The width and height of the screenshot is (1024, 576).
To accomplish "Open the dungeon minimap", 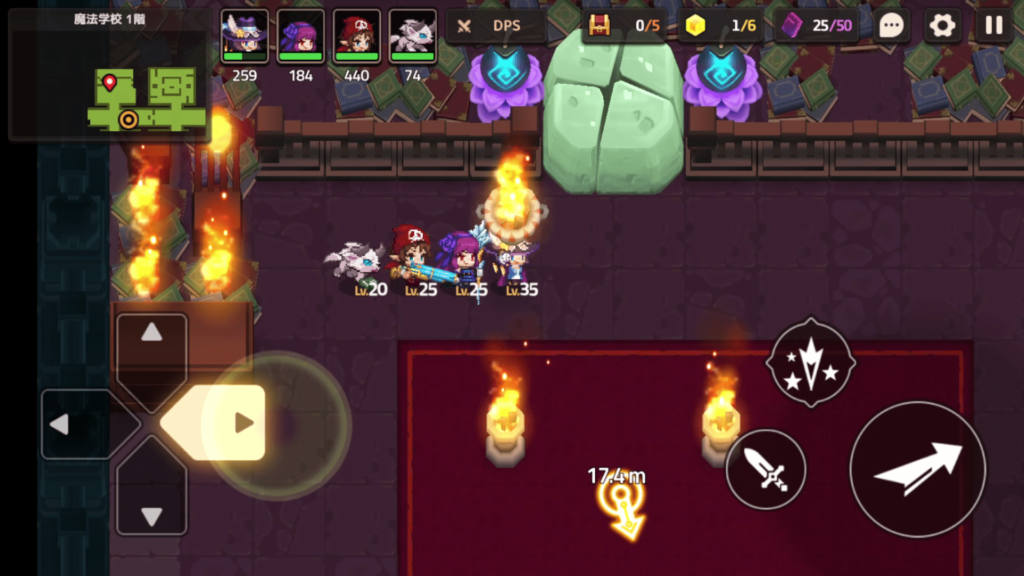I will click(x=108, y=75).
